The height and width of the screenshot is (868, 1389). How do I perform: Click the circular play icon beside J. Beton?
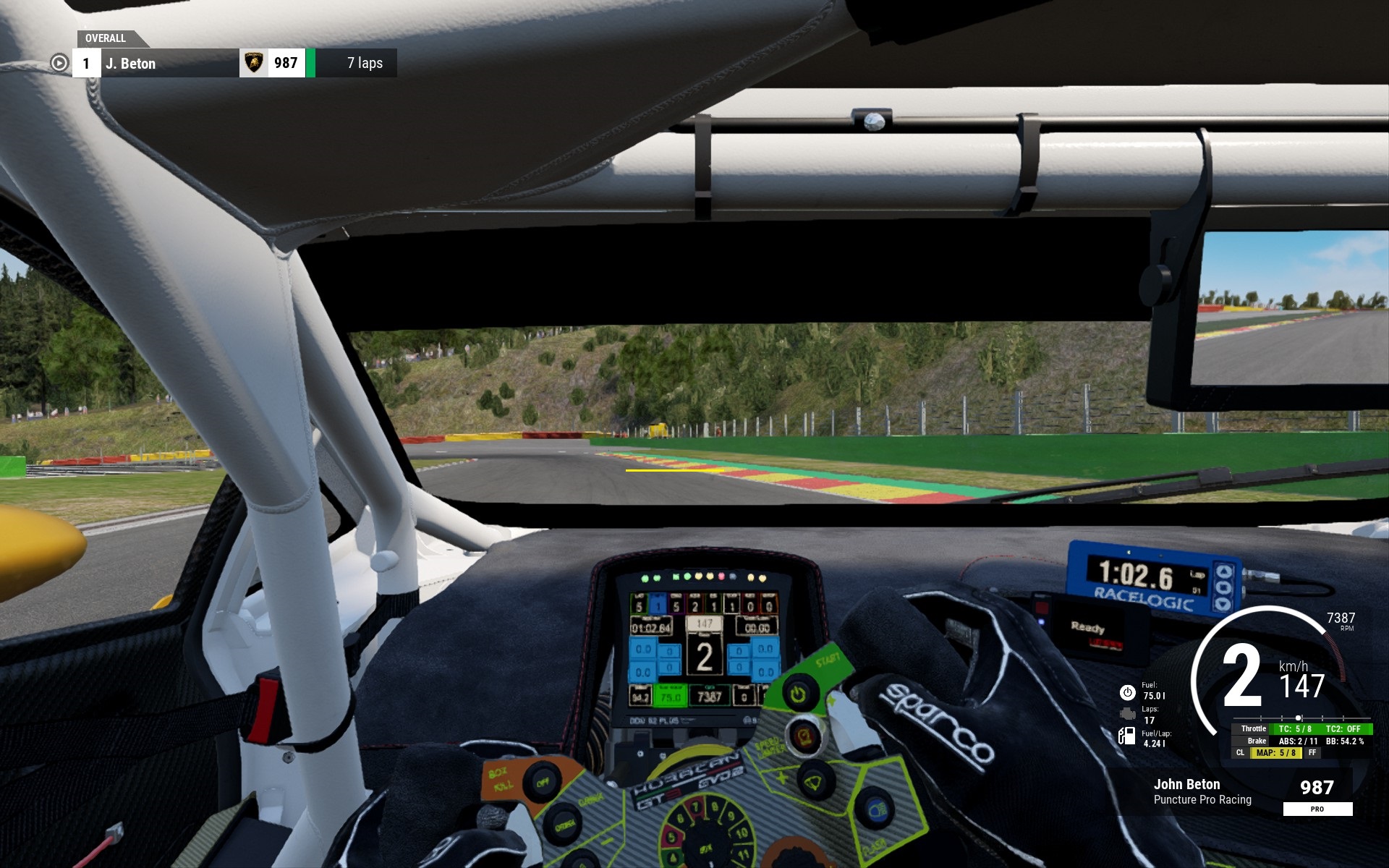tap(59, 63)
